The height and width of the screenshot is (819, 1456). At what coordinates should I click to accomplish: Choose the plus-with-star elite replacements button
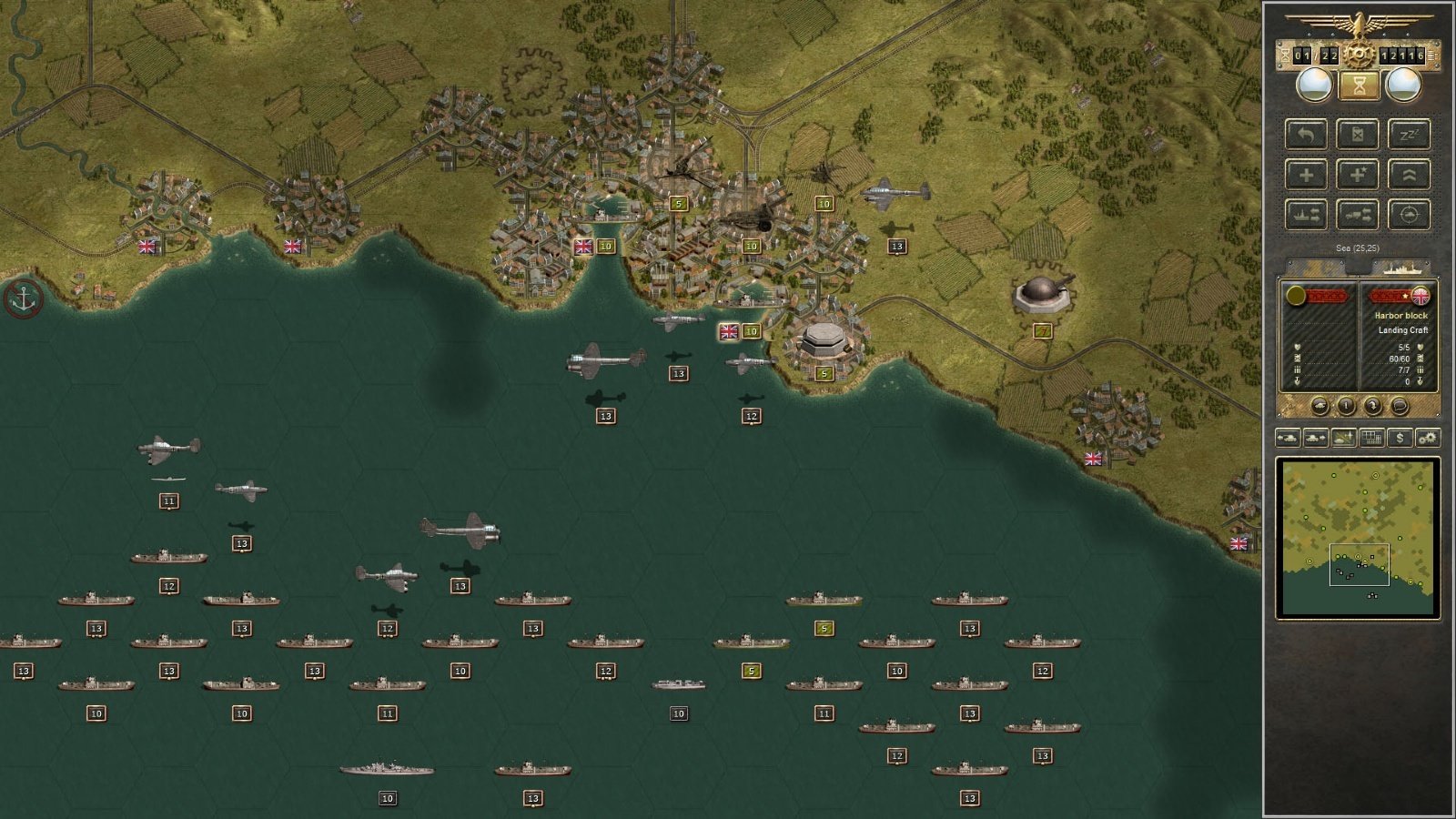[1357, 175]
